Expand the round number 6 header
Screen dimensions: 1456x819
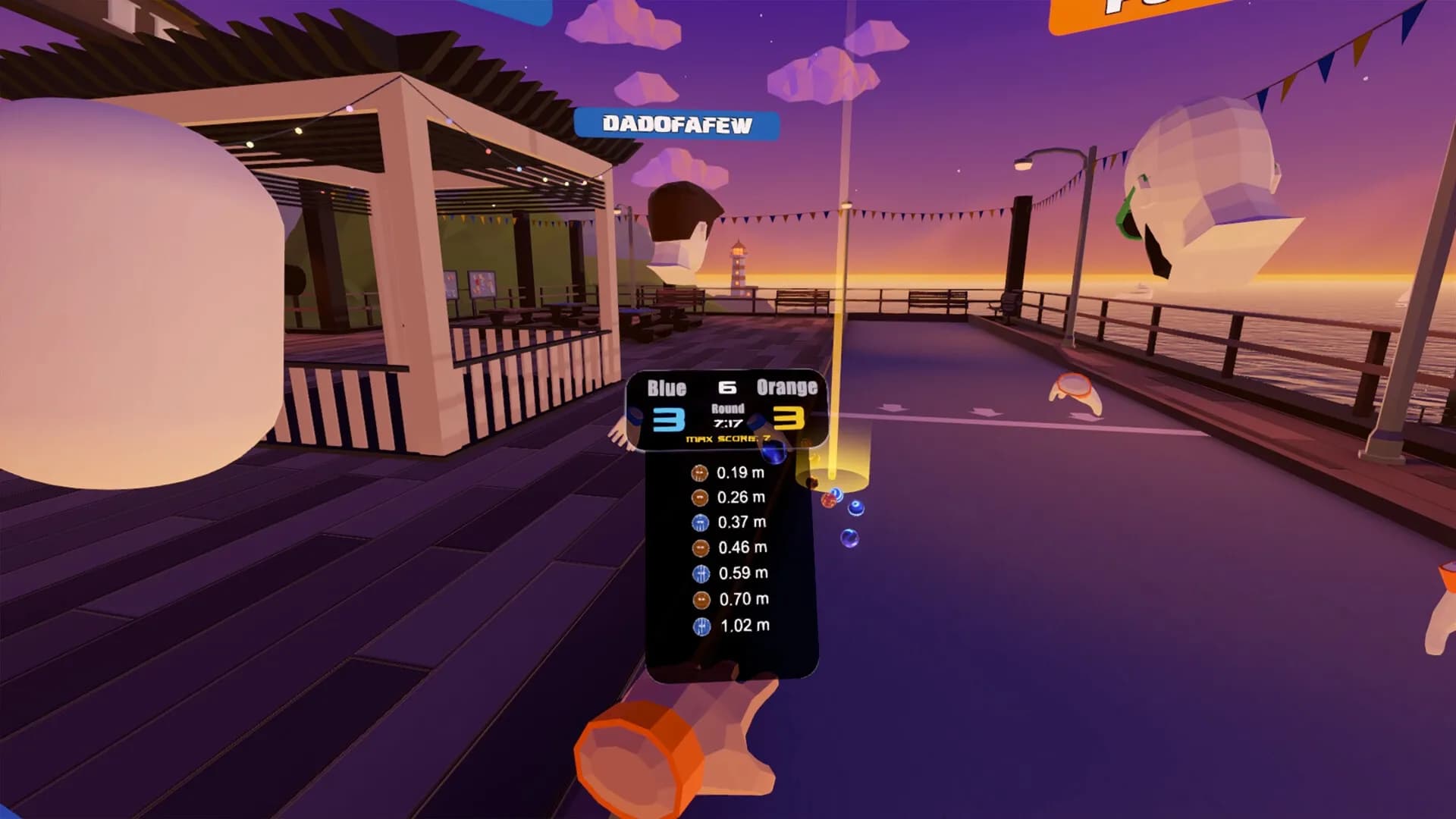click(x=726, y=388)
